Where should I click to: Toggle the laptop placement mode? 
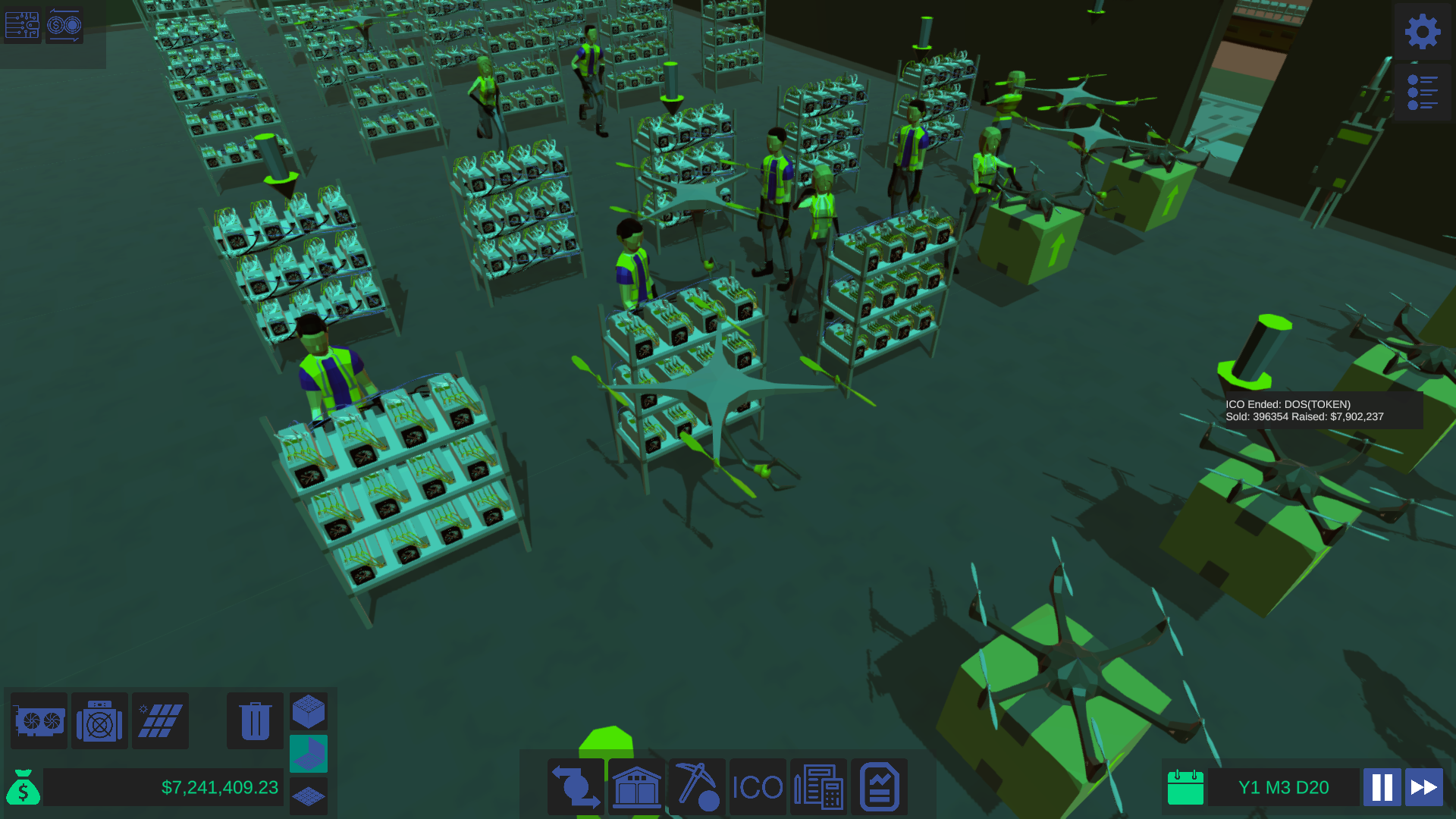click(309, 753)
